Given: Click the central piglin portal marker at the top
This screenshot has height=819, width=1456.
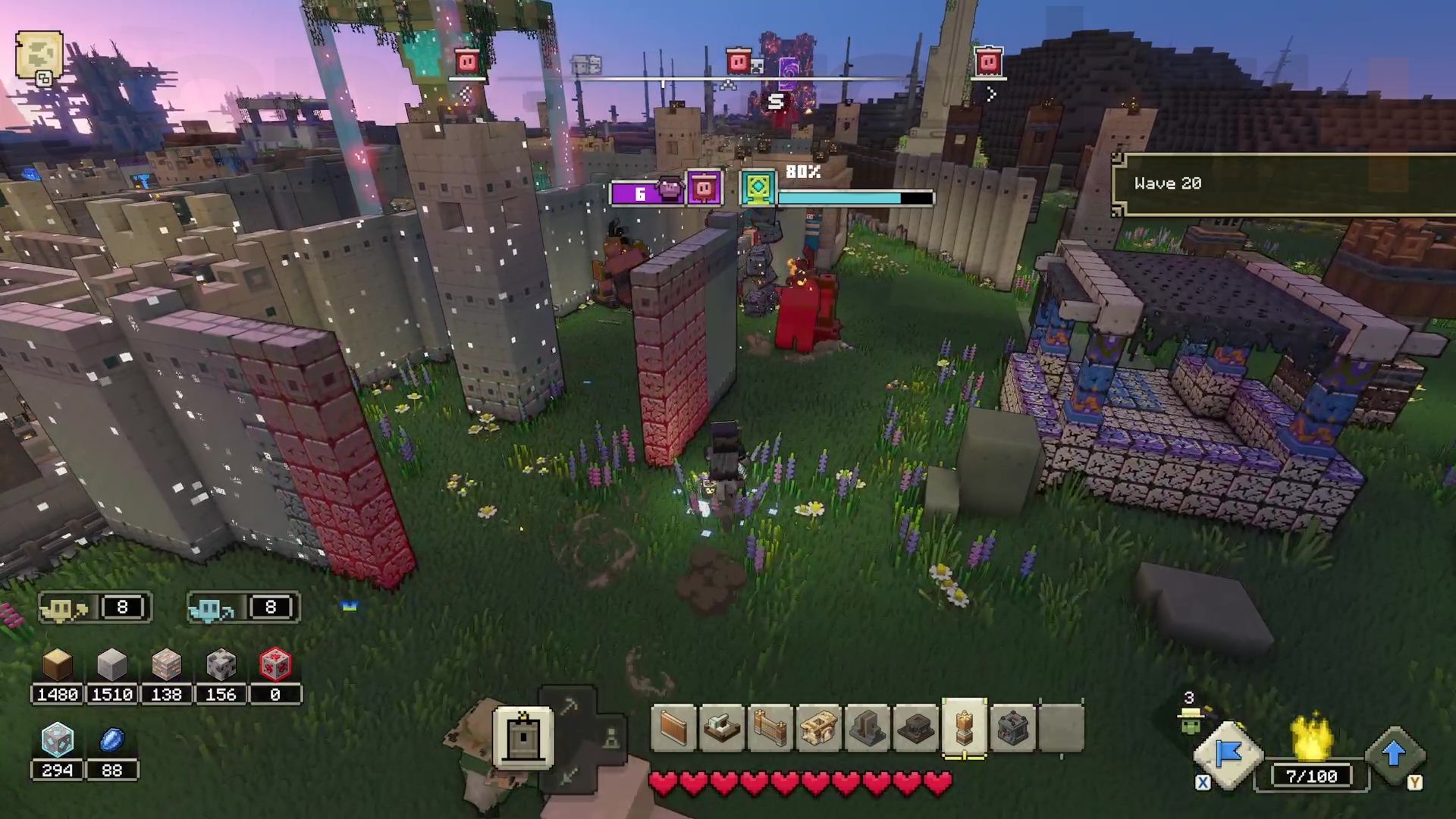Looking at the screenshot, I should 740,61.
